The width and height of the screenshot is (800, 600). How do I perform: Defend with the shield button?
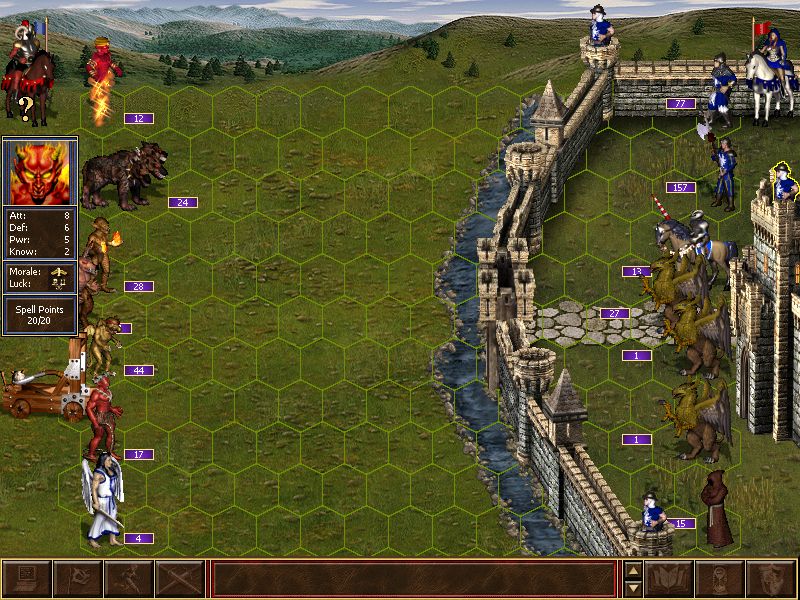(x=771, y=579)
